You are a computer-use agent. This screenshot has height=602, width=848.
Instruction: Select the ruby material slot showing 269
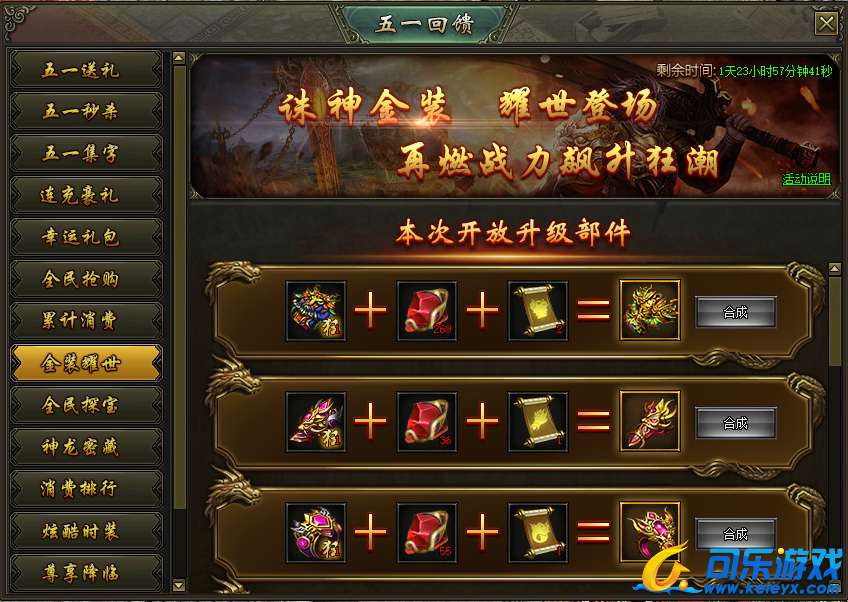[x=427, y=311]
